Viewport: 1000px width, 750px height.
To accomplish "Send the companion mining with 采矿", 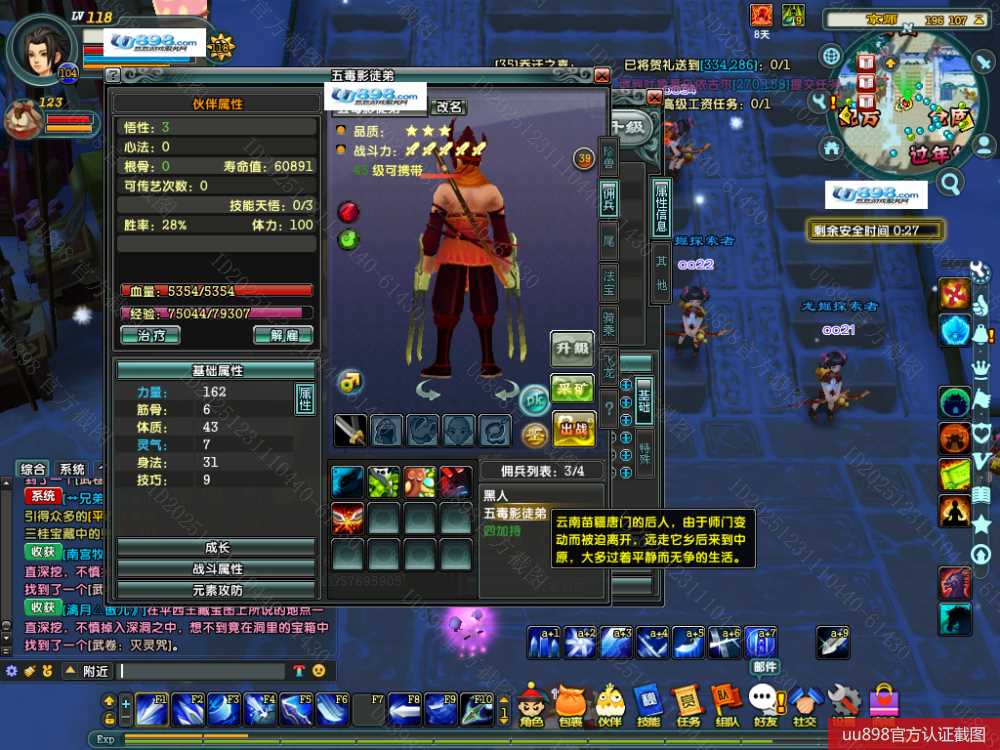I will point(573,391).
